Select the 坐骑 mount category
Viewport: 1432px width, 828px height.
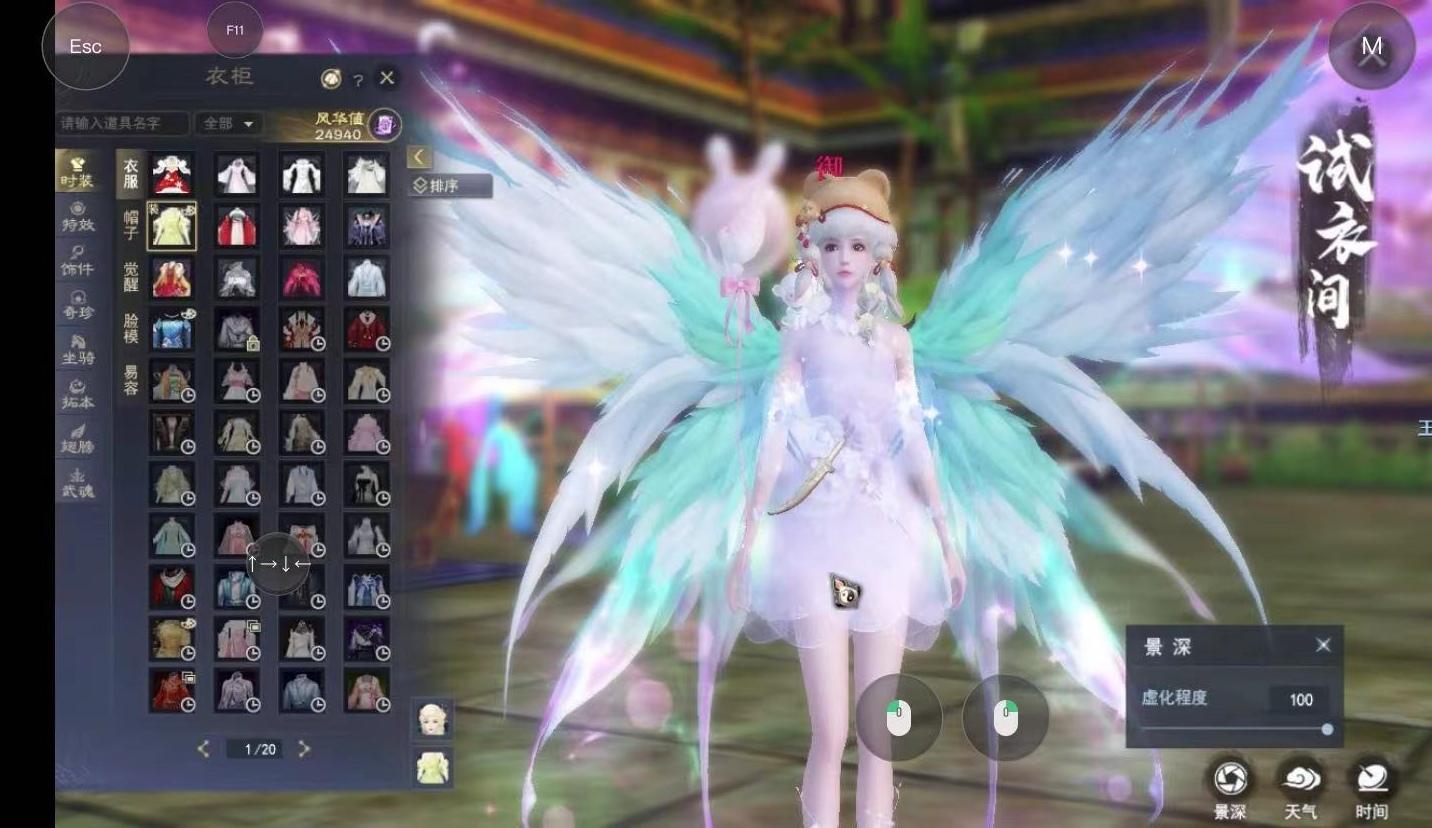(x=77, y=349)
